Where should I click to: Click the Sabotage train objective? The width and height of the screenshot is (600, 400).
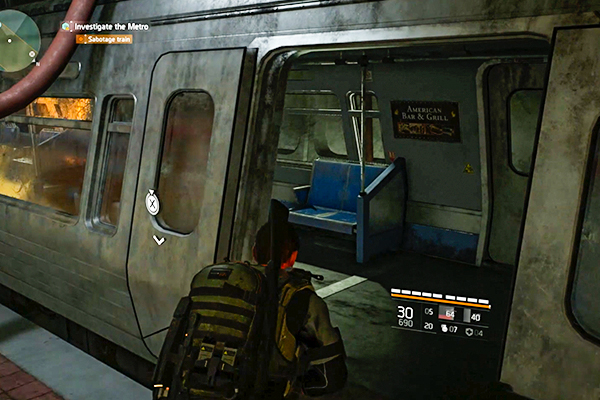[108, 38]
